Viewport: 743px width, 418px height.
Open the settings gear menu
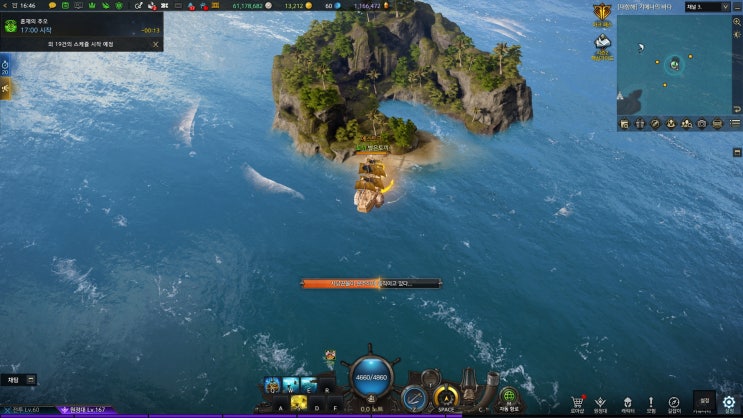coord(730,401)
